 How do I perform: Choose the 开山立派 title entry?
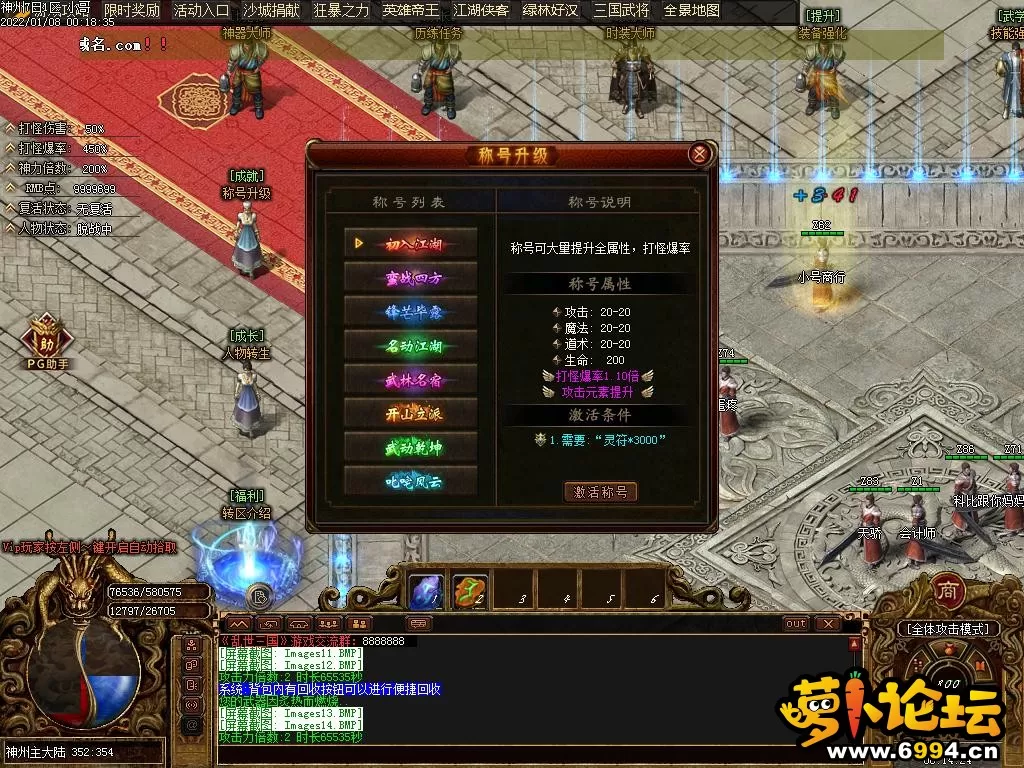click(411, 414)
